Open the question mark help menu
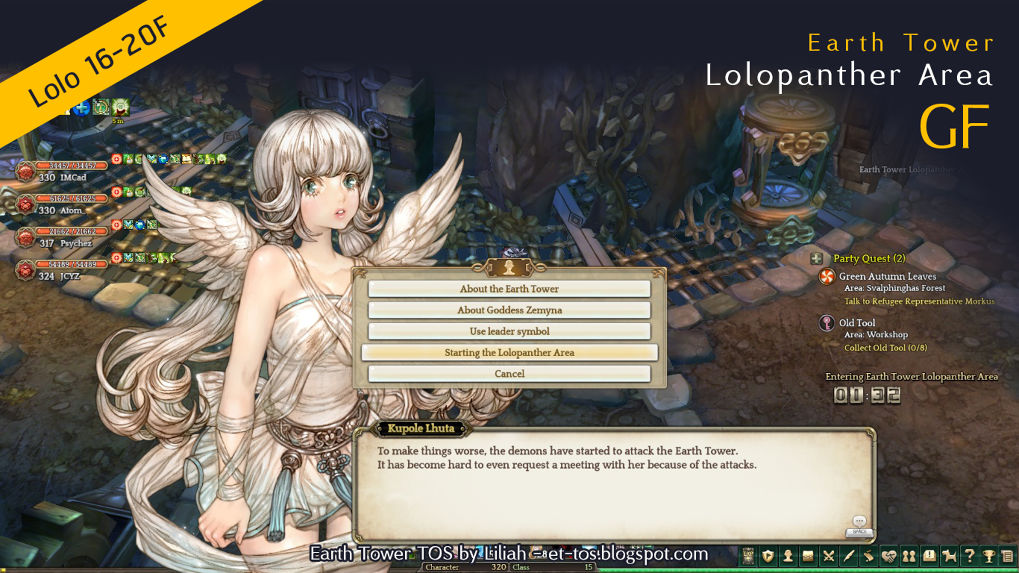This screenshot has height=573, width=1019. [969, 556]
